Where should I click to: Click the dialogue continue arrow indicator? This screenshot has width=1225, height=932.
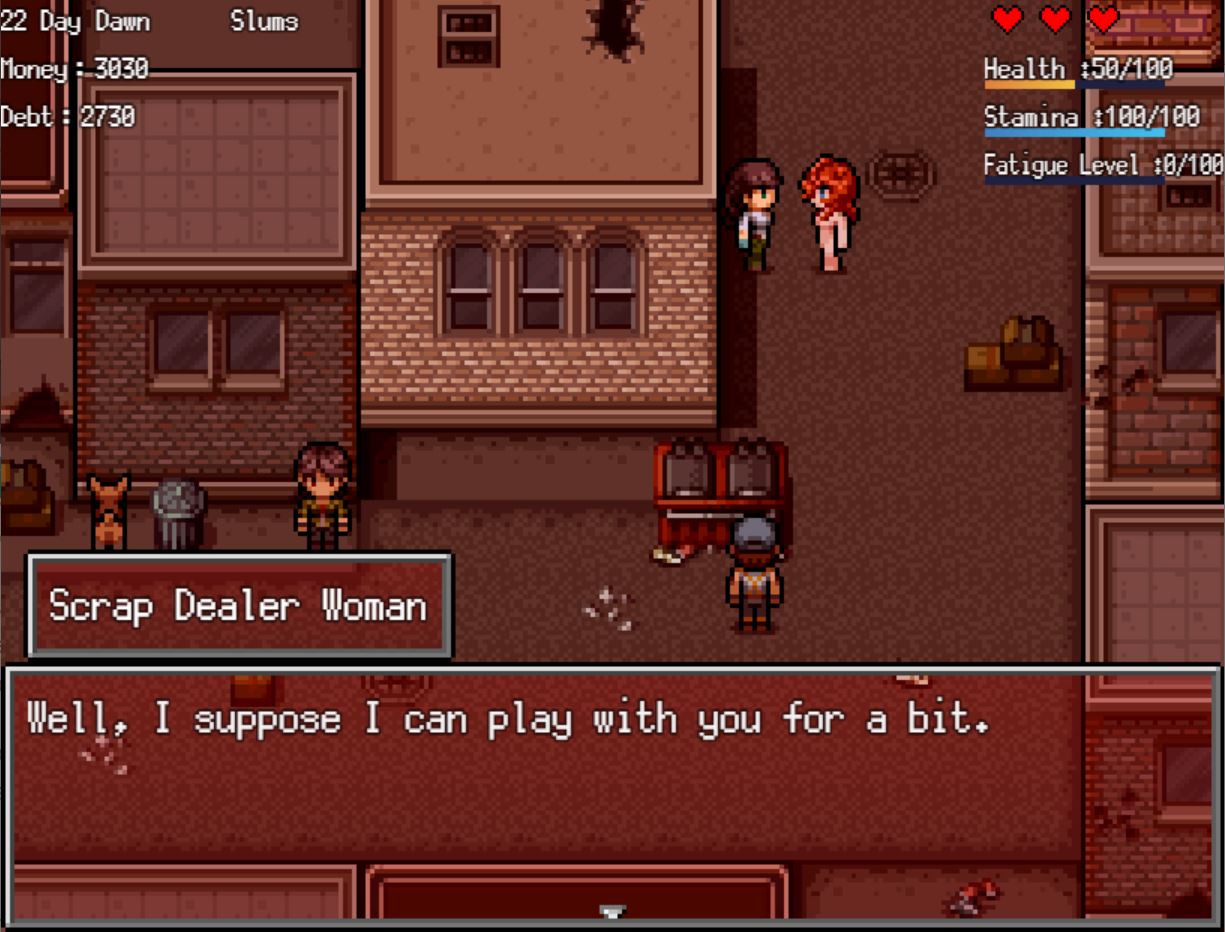tap(612, 912)
